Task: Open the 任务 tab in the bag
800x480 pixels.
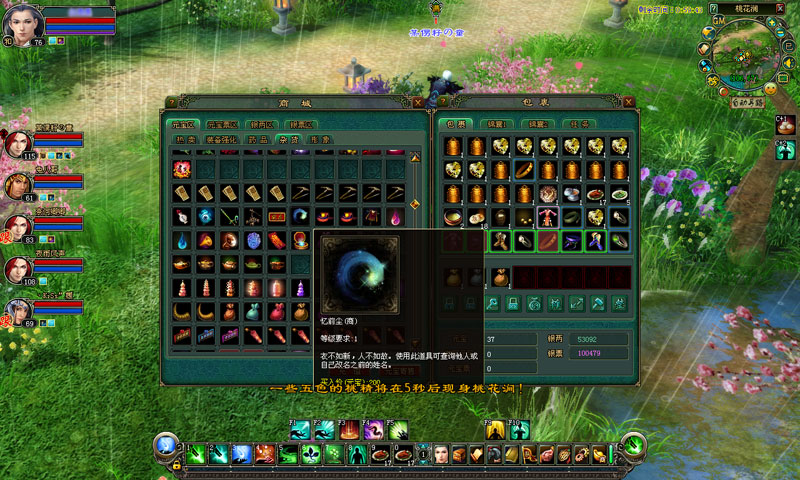Action: 580,123
